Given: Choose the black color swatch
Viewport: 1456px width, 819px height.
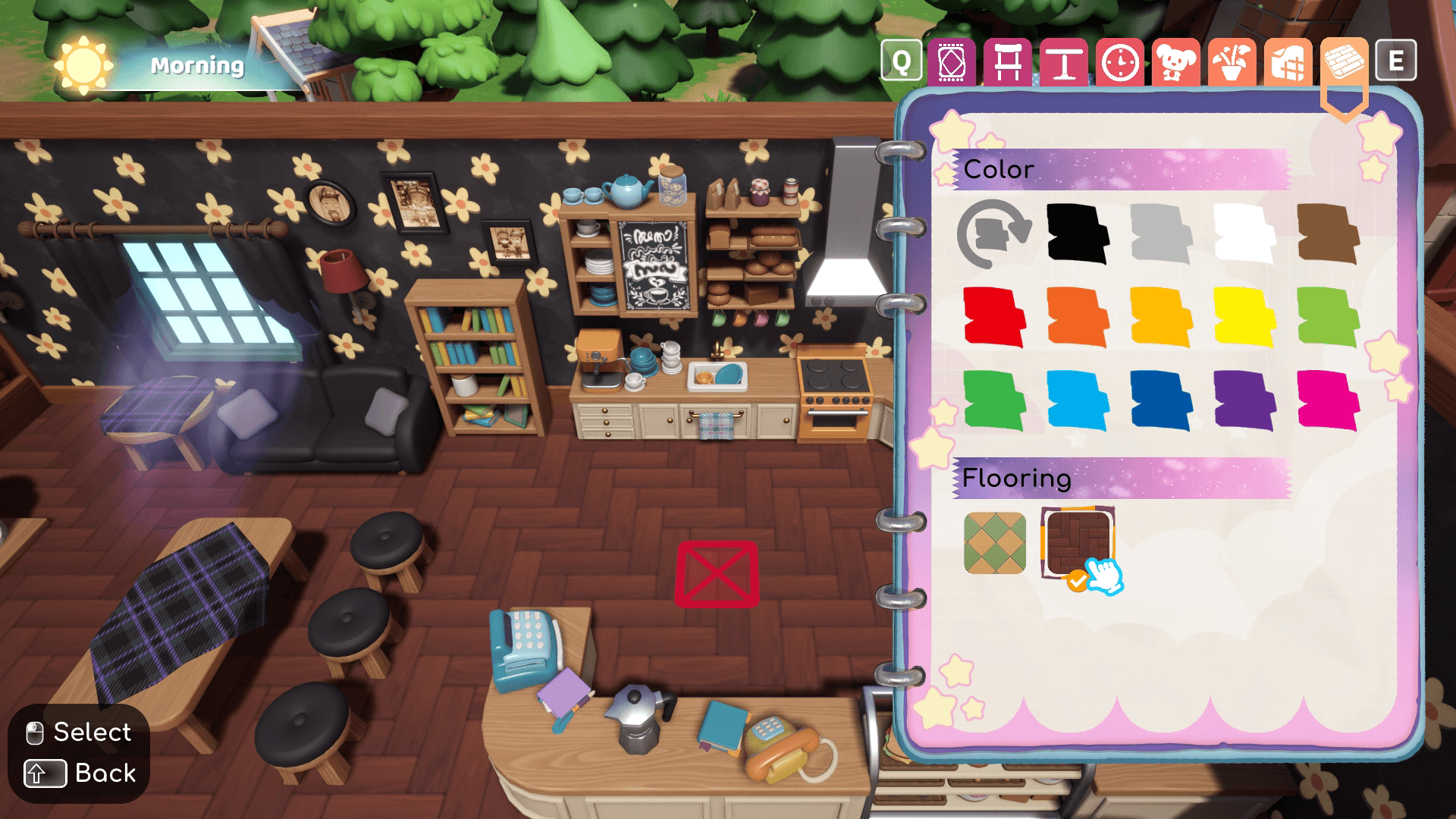Looking at the screenshot, I should point(1077,234).
